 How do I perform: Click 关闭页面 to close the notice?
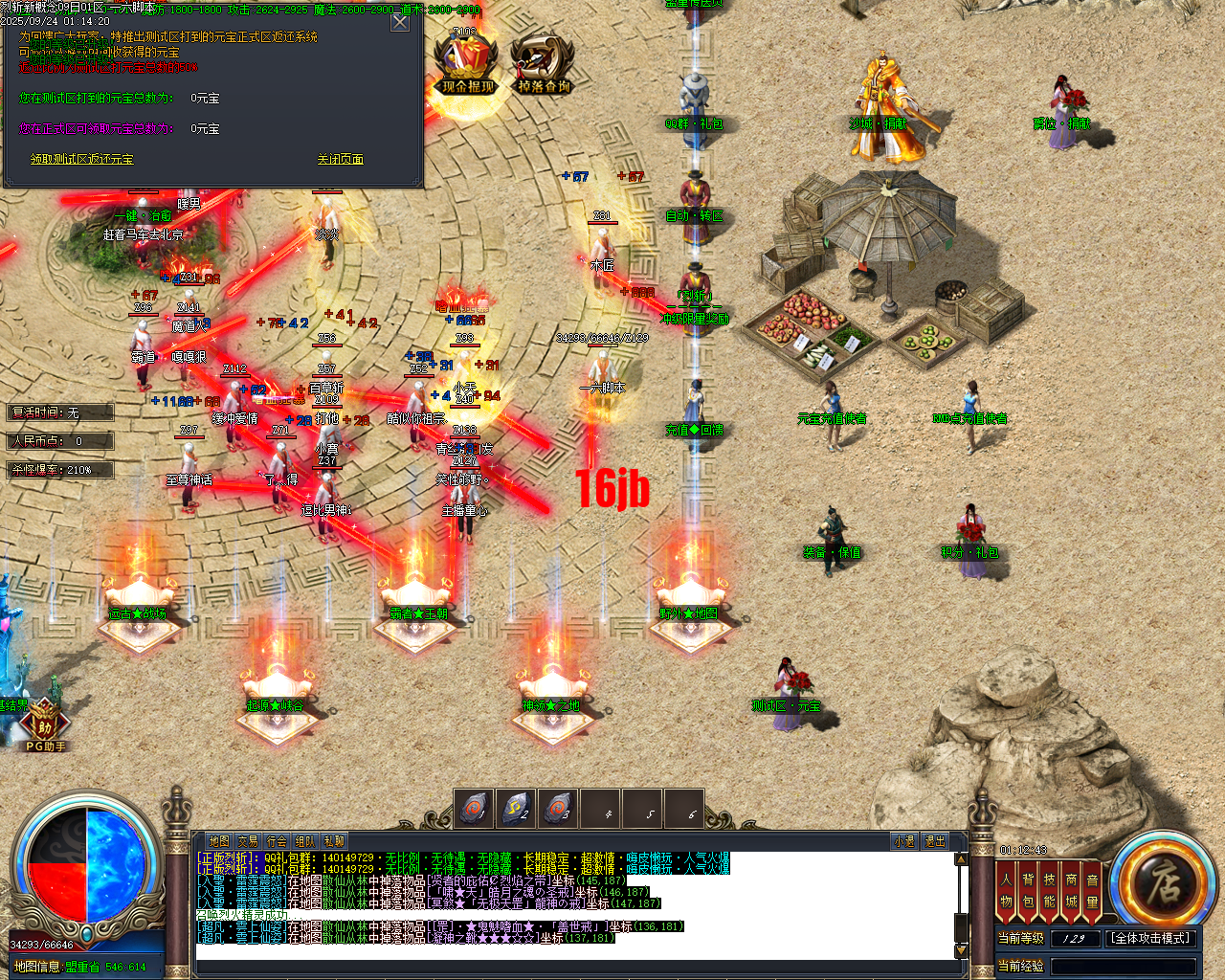pyautogui.click(x=342, y=159)
